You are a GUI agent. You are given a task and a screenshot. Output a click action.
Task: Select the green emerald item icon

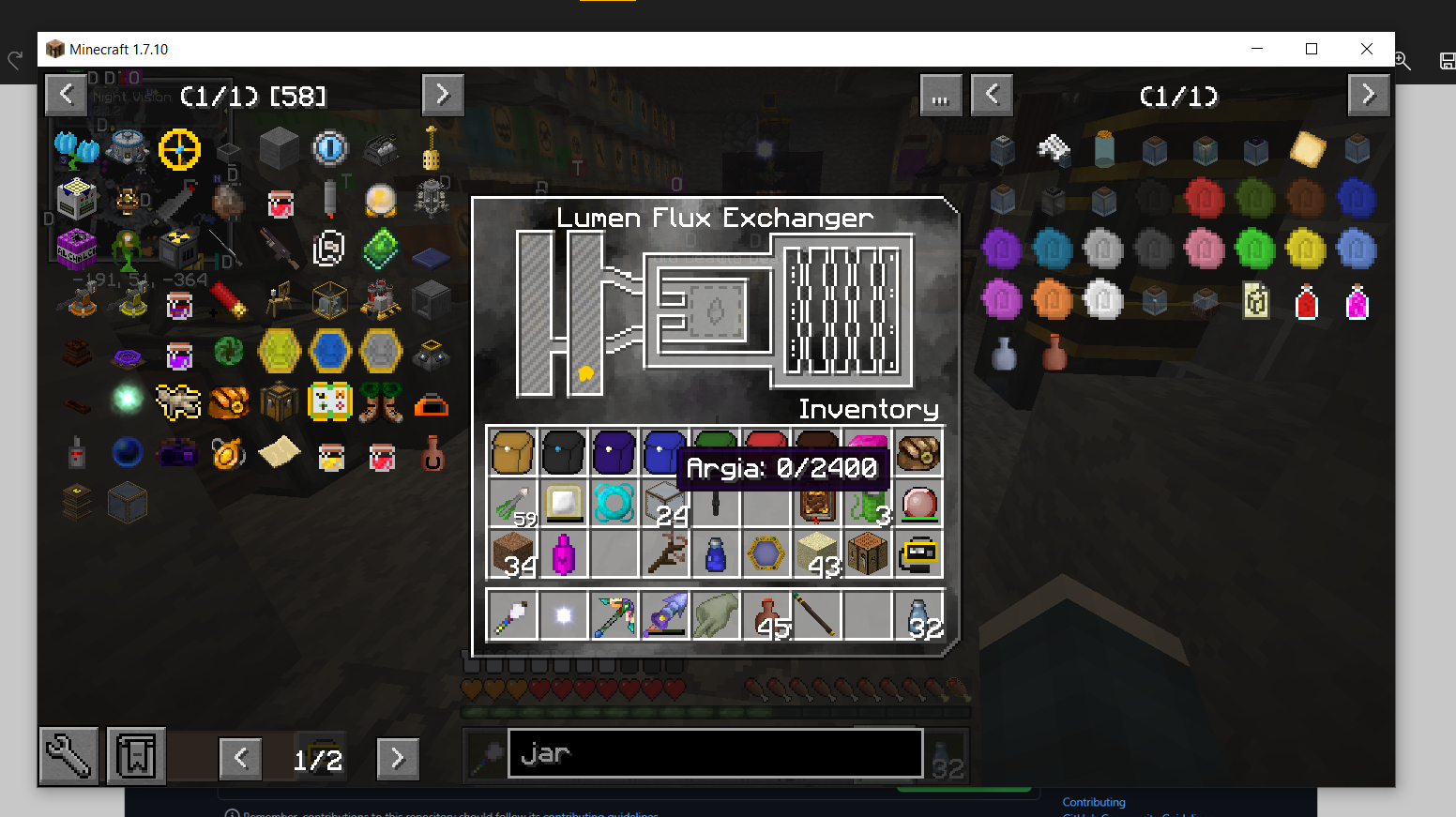(381, 249)
